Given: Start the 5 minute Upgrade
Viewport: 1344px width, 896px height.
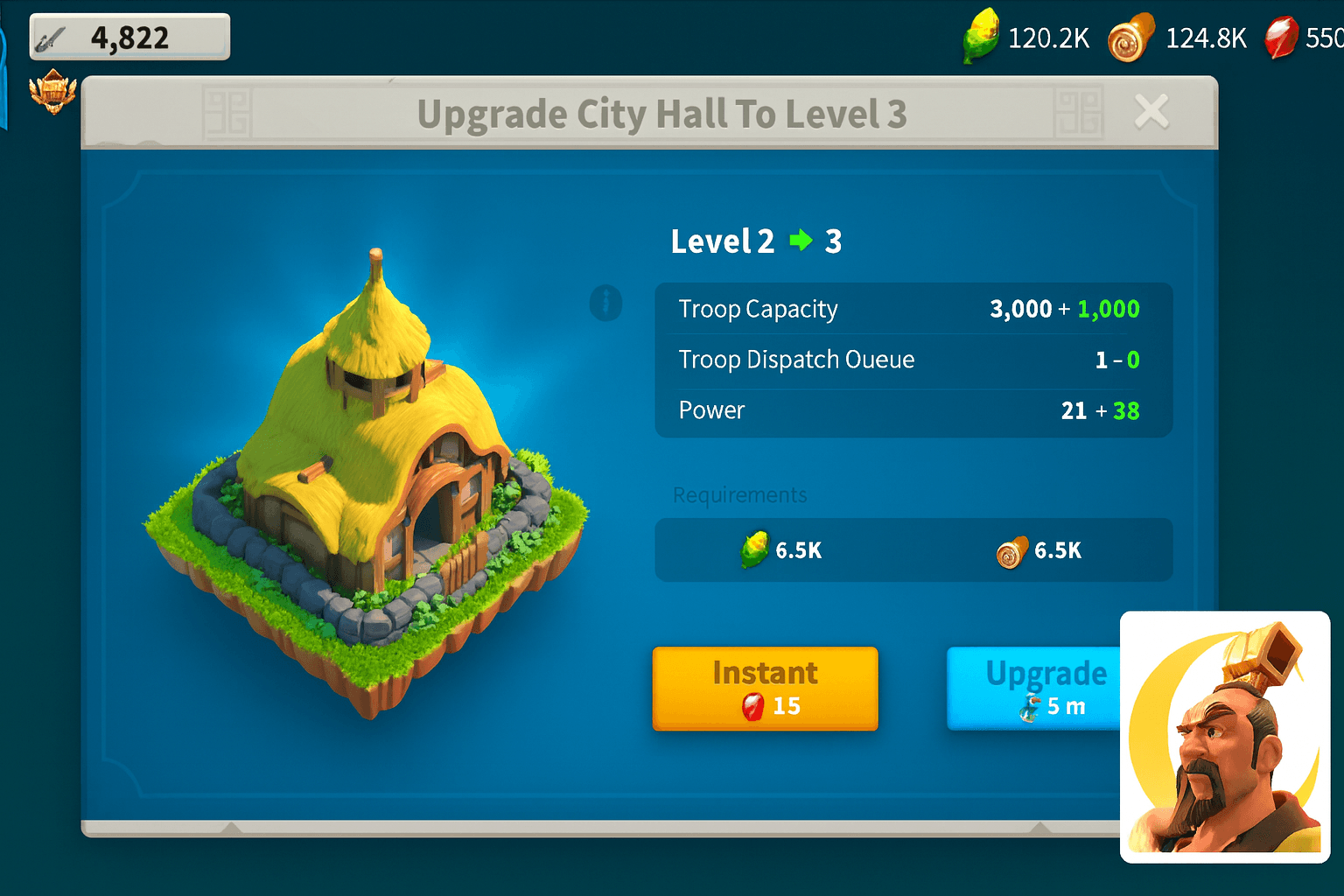Looking at the screenshot, I should point(1046,689).
